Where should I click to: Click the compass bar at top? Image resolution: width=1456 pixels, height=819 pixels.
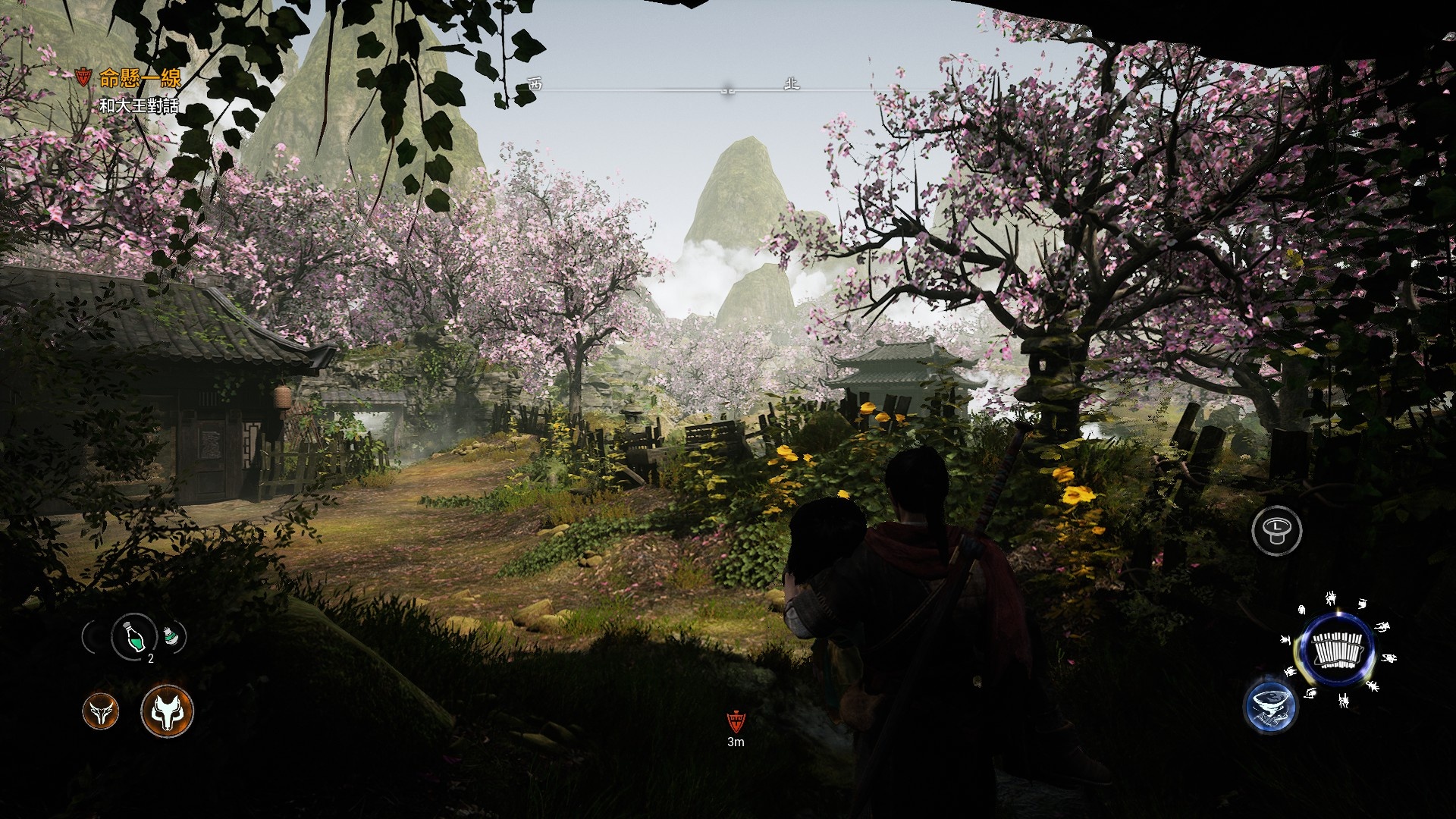point(728,88)
